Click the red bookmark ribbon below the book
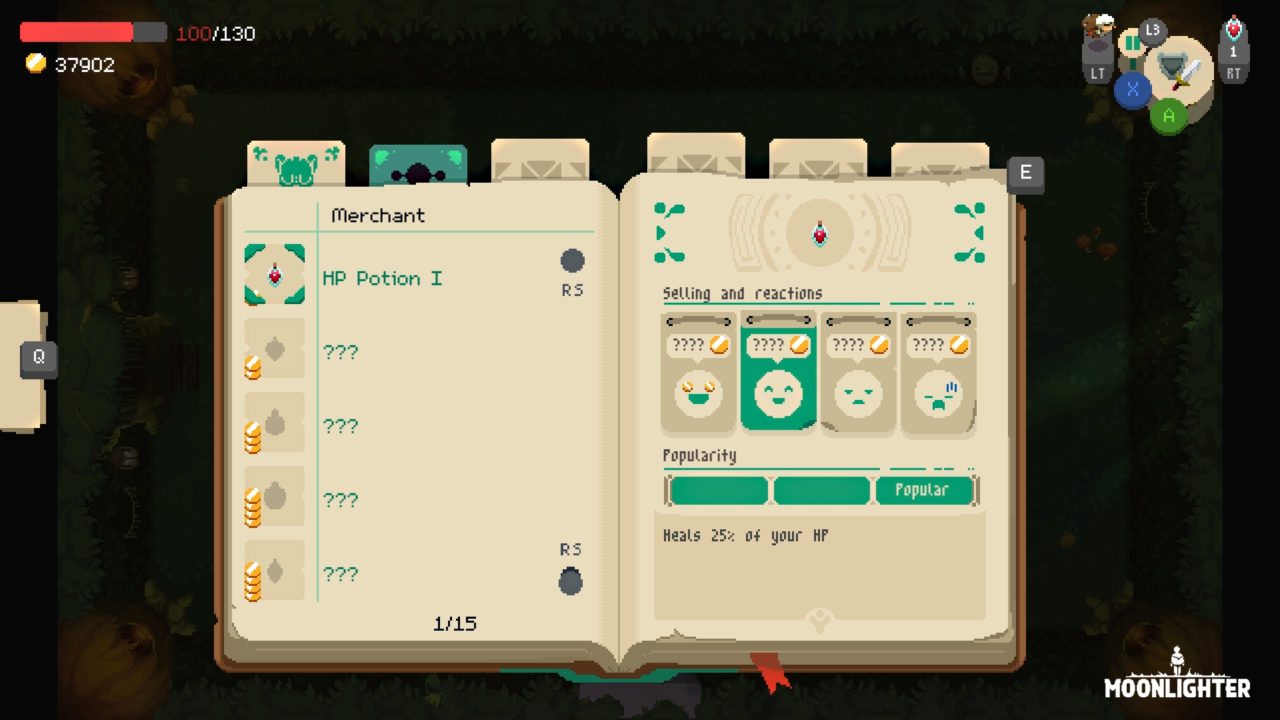 click(768, 672)
